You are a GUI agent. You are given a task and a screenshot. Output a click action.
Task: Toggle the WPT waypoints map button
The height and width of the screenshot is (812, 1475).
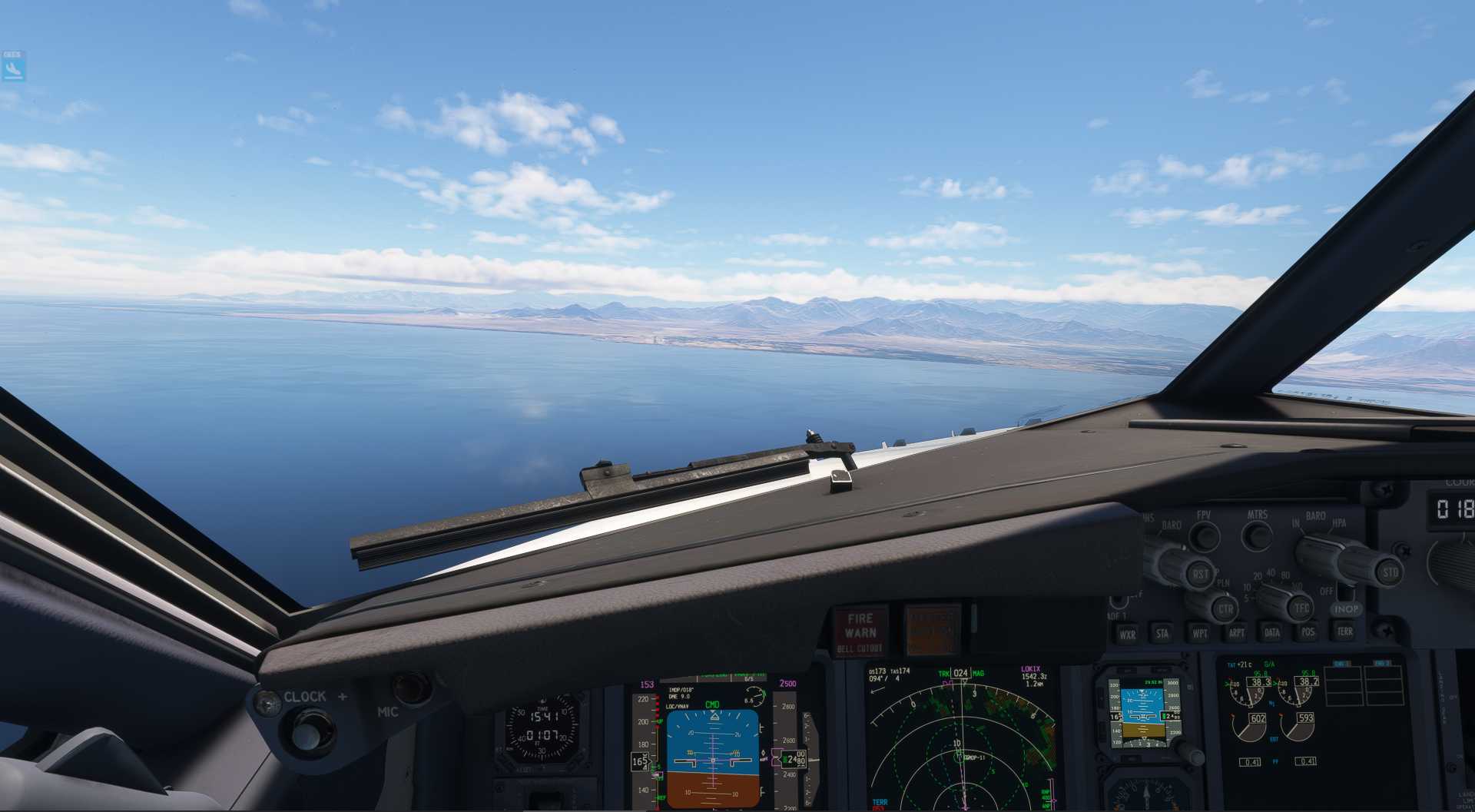pyautogui.click(x=1199, y=633)
